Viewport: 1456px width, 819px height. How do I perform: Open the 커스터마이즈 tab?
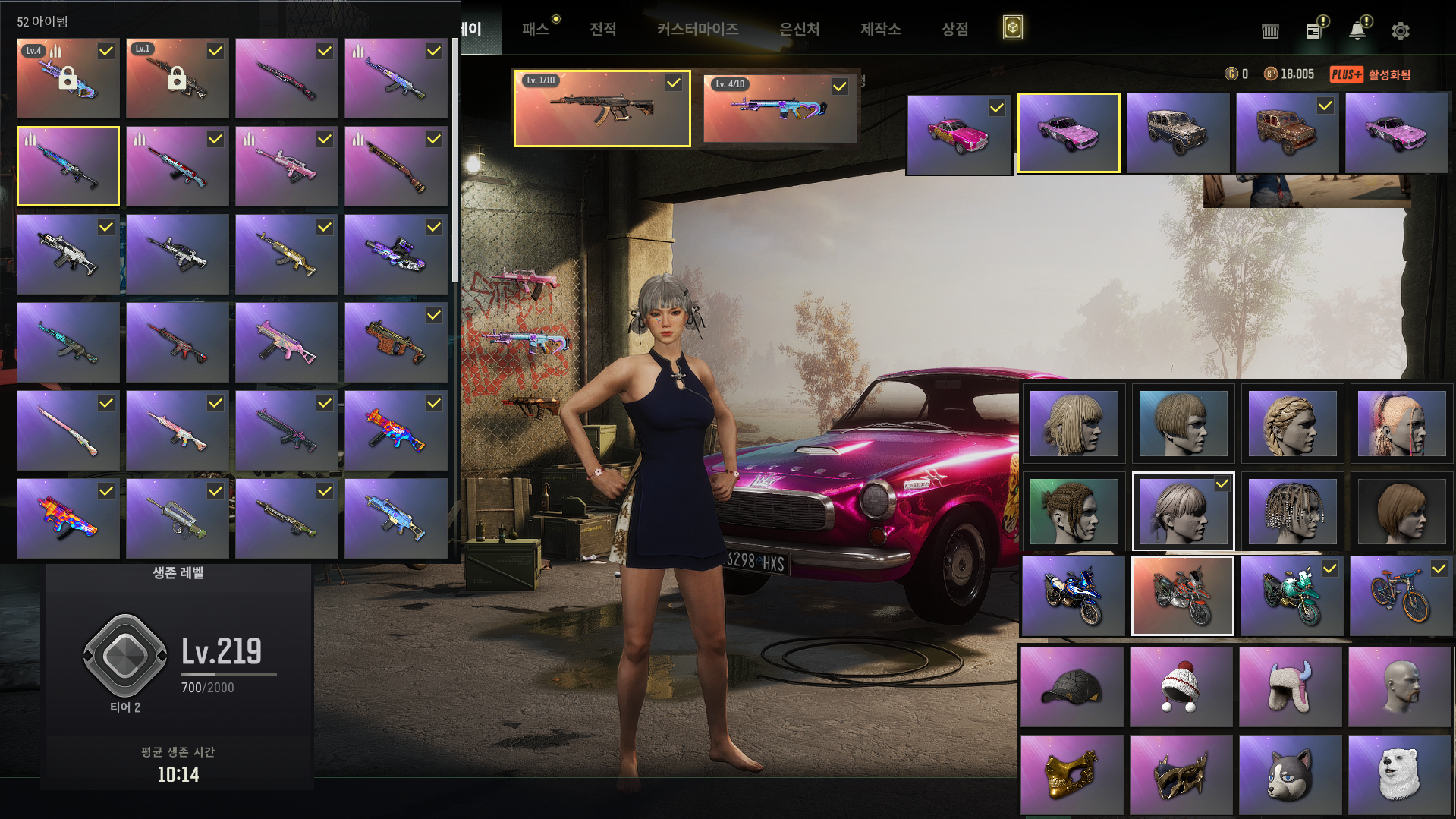(697, 30)
